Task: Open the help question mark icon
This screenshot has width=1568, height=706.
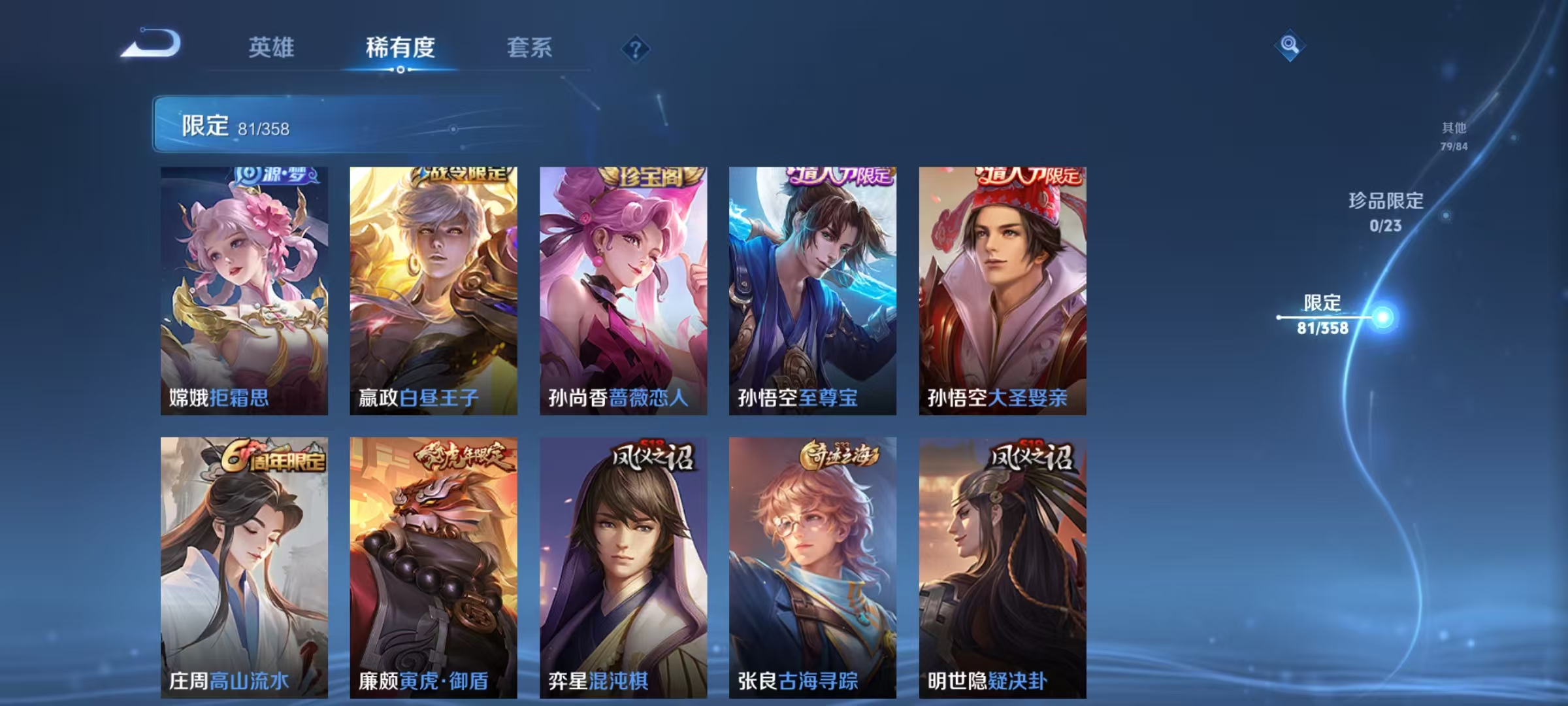Action: tap(634, 48)
